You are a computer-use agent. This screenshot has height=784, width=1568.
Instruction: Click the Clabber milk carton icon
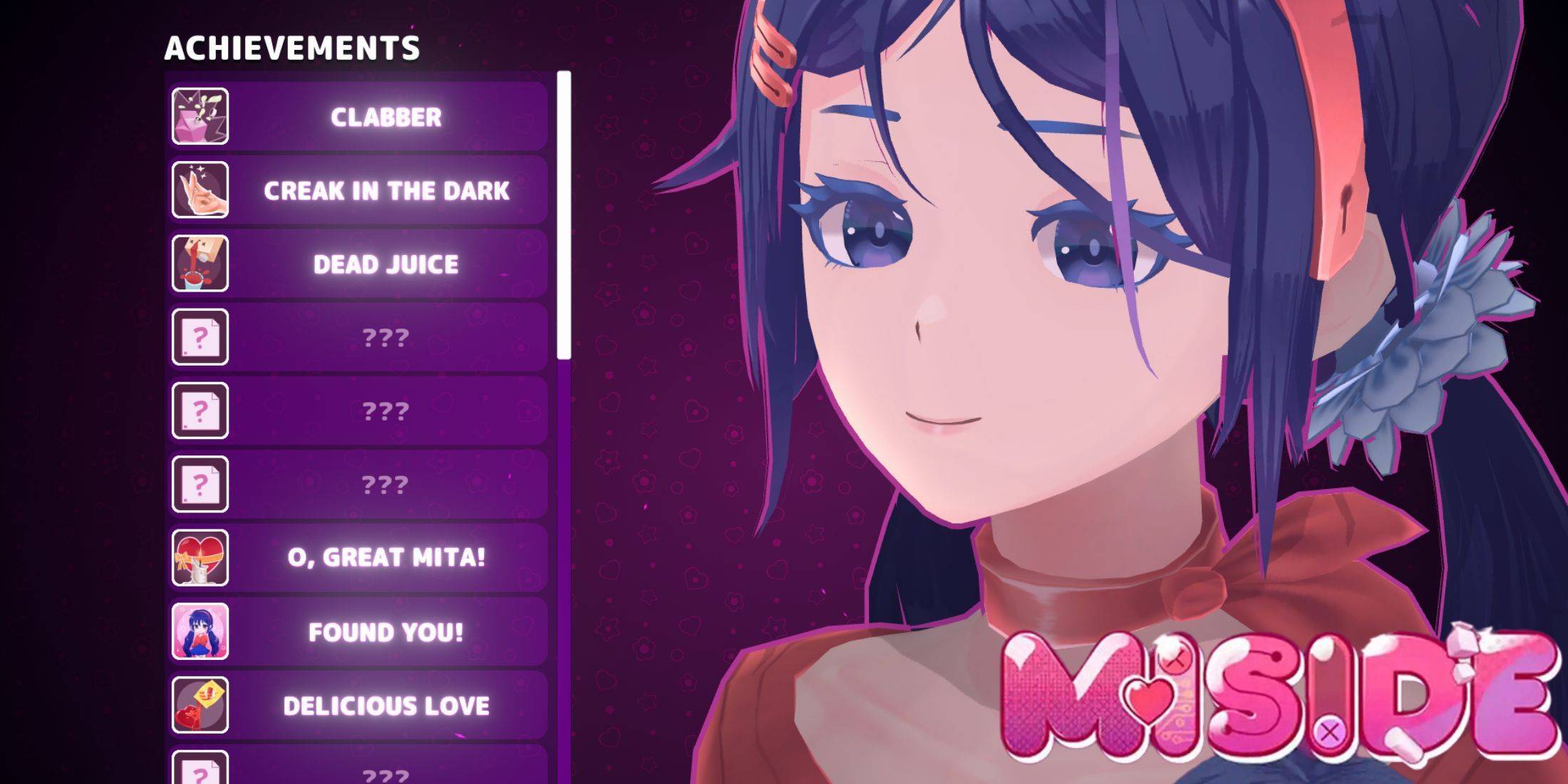point(200,116)
